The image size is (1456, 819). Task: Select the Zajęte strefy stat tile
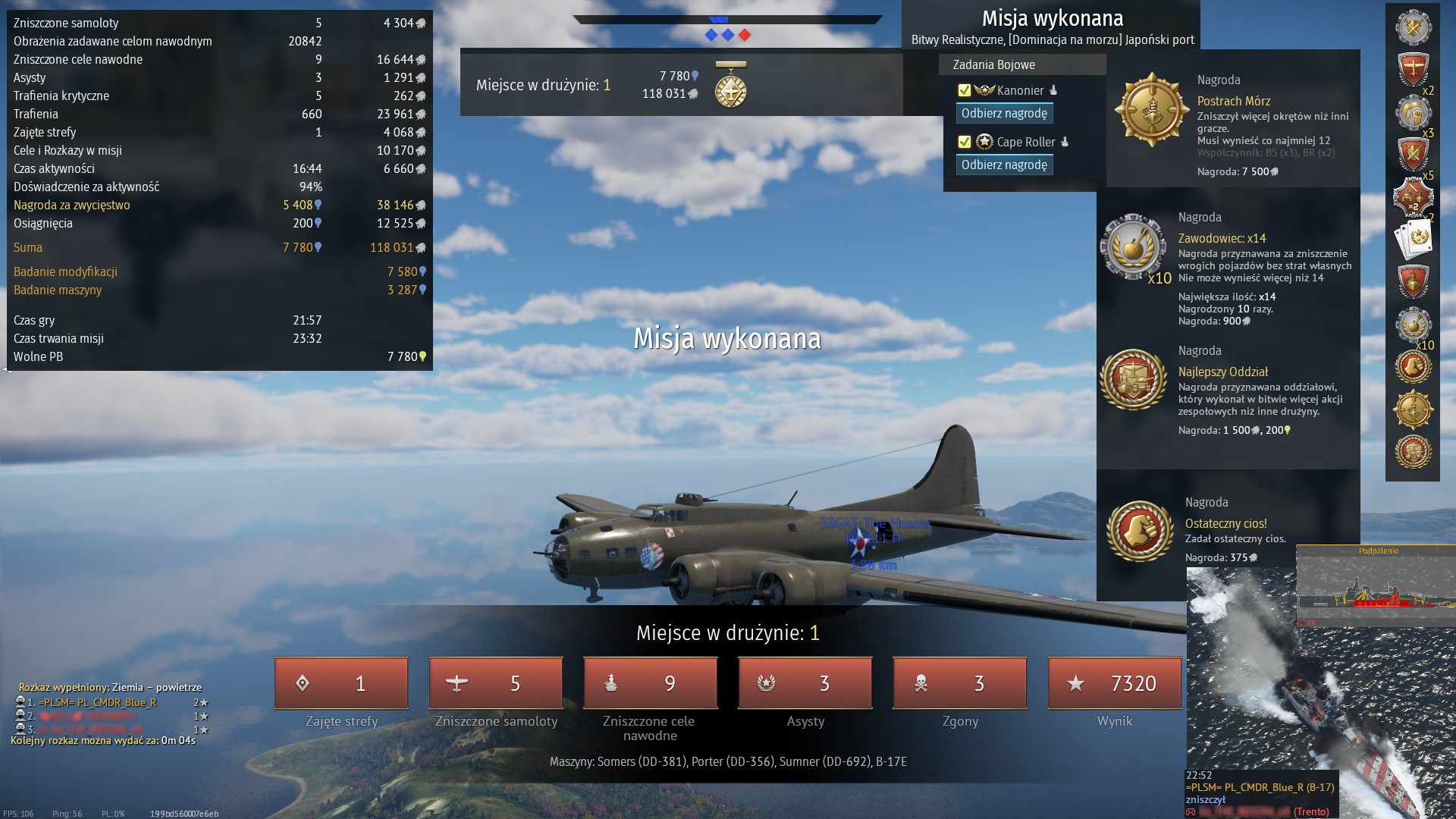tap(341, 683)
